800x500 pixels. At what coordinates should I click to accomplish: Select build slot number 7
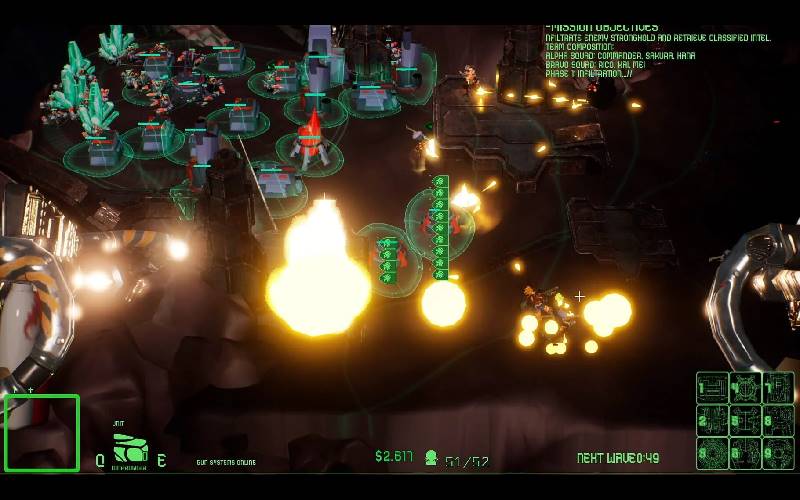[778, 388]
